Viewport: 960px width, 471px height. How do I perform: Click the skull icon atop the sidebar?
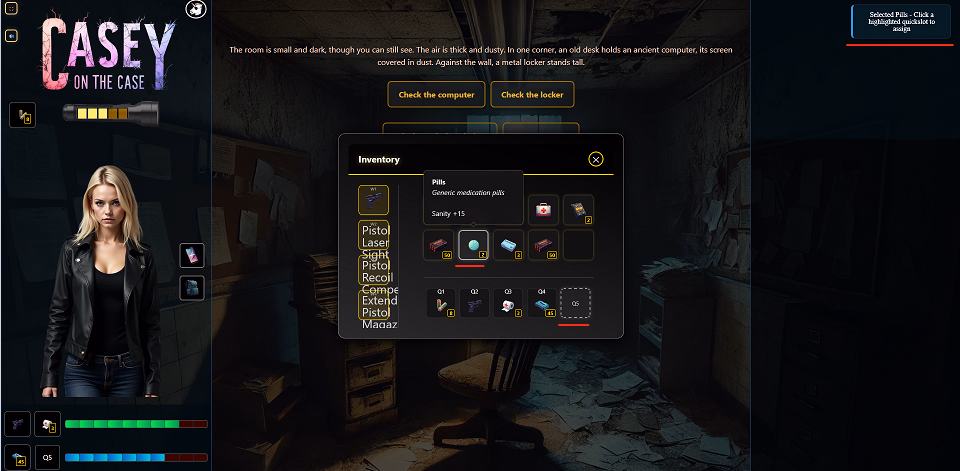[196, 9]
